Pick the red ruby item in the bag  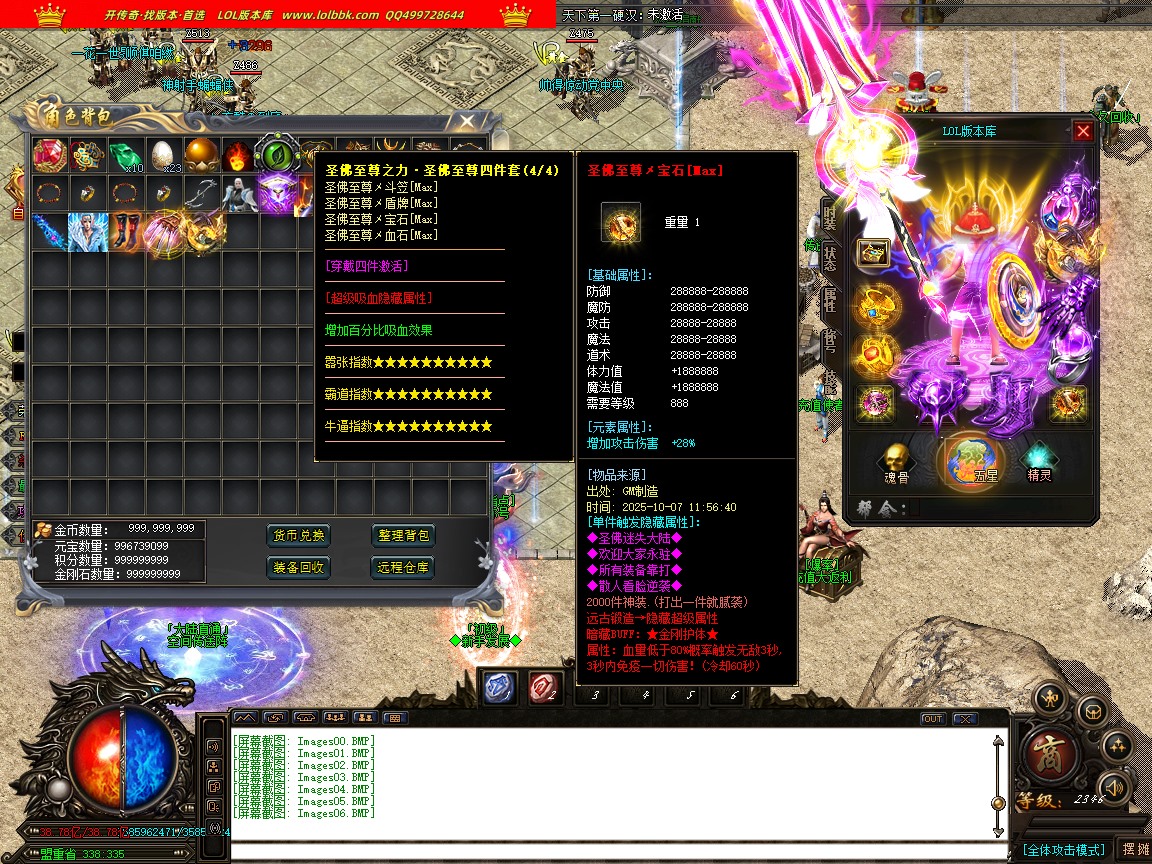coord(49,155)
